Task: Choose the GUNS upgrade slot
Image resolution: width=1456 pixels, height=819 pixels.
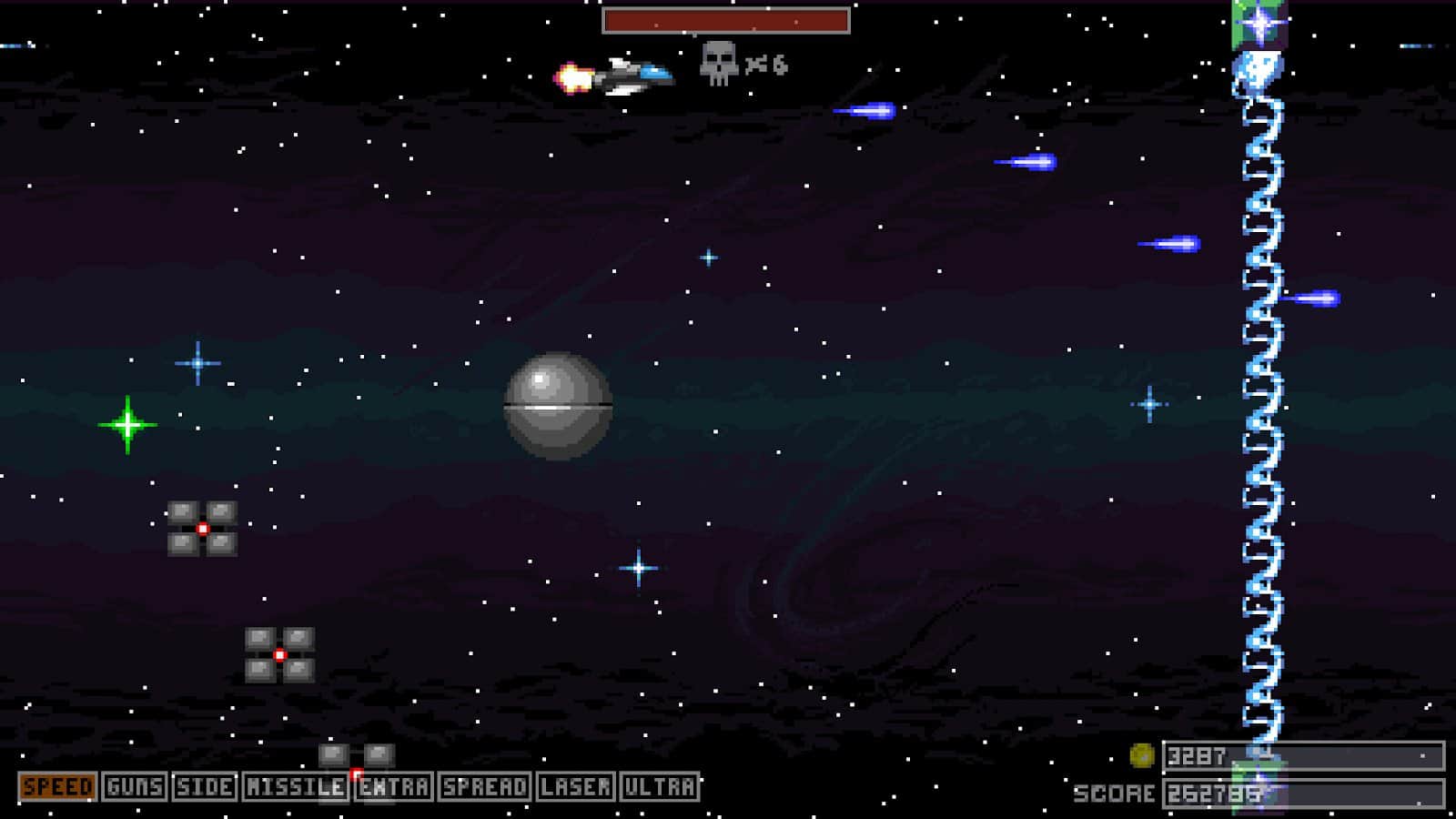Action: [135, 786]
